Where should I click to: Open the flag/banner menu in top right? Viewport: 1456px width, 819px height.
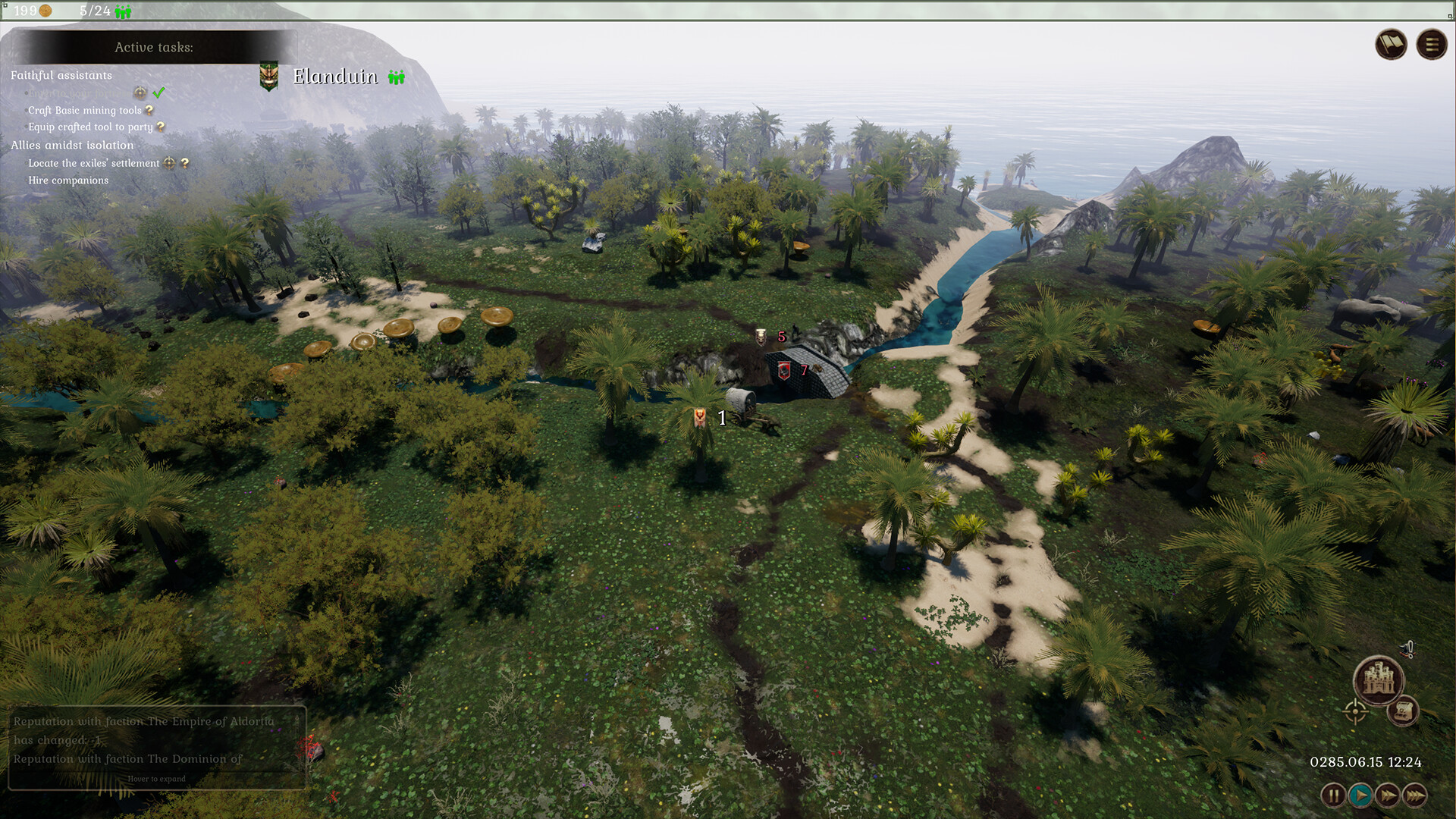(x=1392, y=44)
